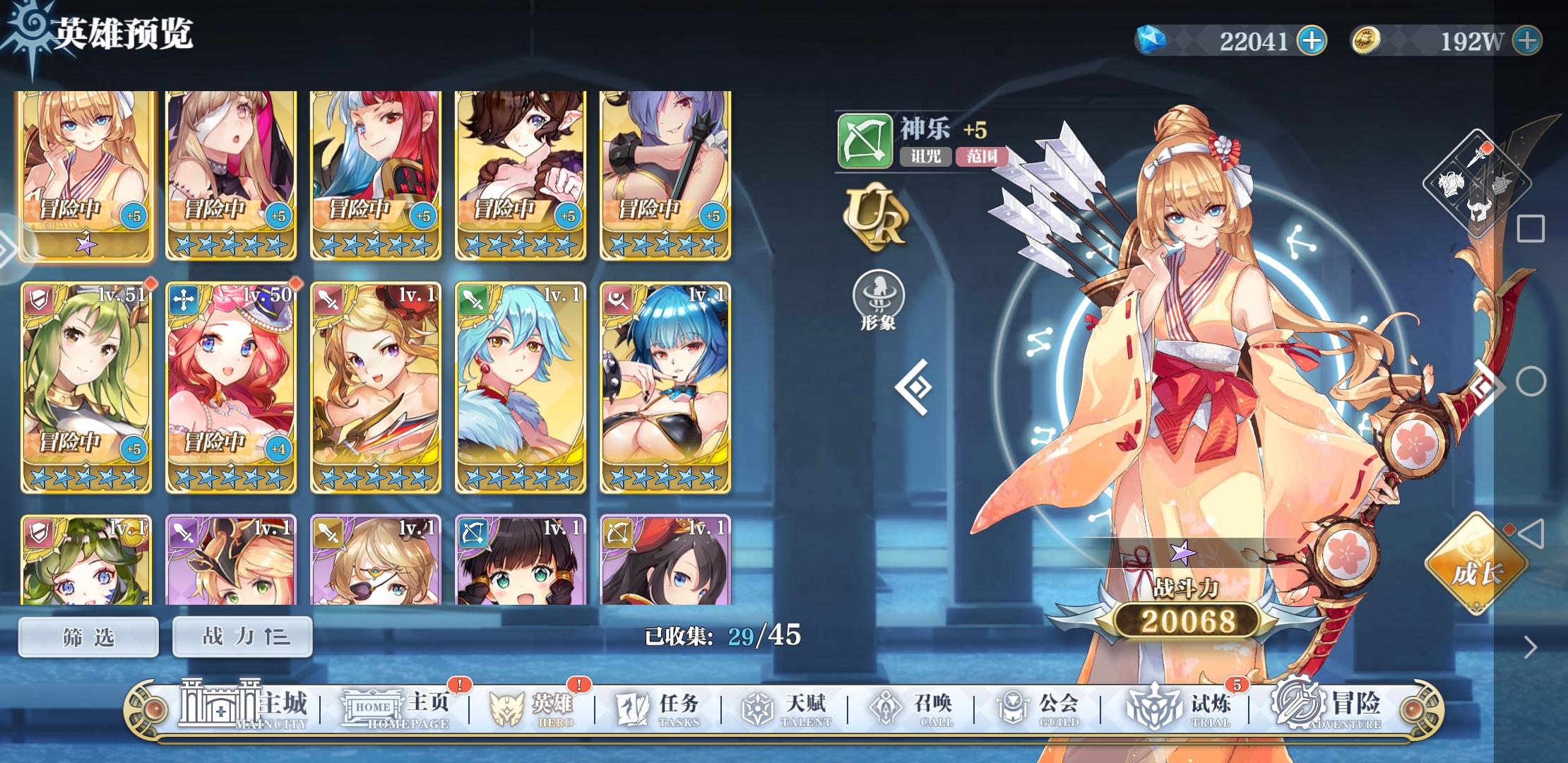Screen dimensions: 1568x763
Task: Tap the gold coin currency icon
Action: click(x=1368, y=40)
